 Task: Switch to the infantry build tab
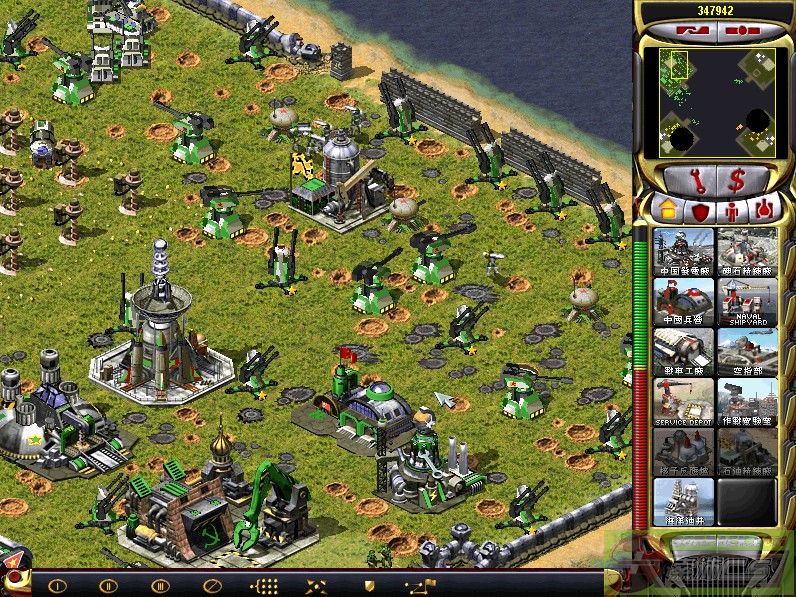(732, 209)
